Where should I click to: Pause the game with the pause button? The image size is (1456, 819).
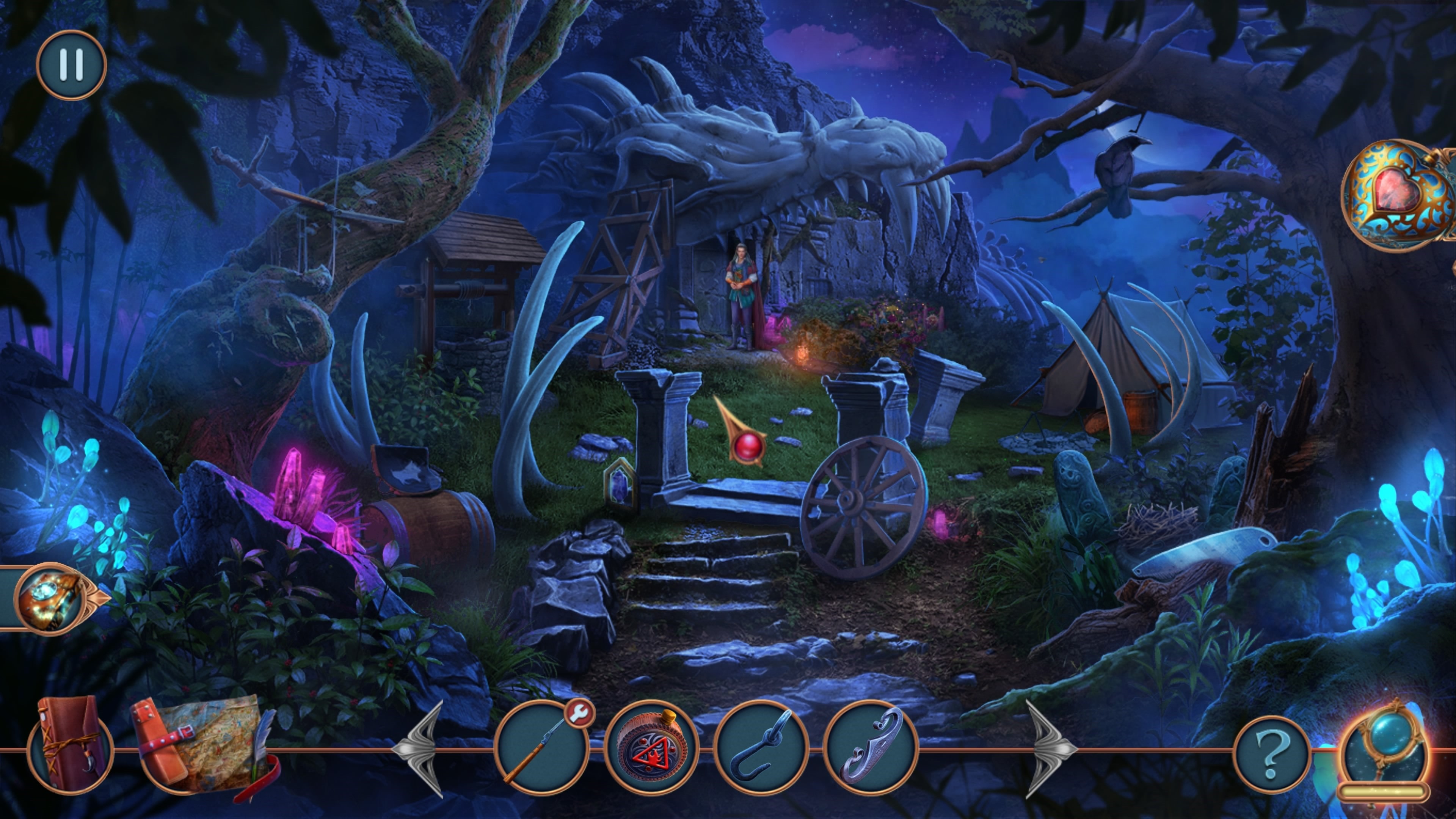pos(71,64)
